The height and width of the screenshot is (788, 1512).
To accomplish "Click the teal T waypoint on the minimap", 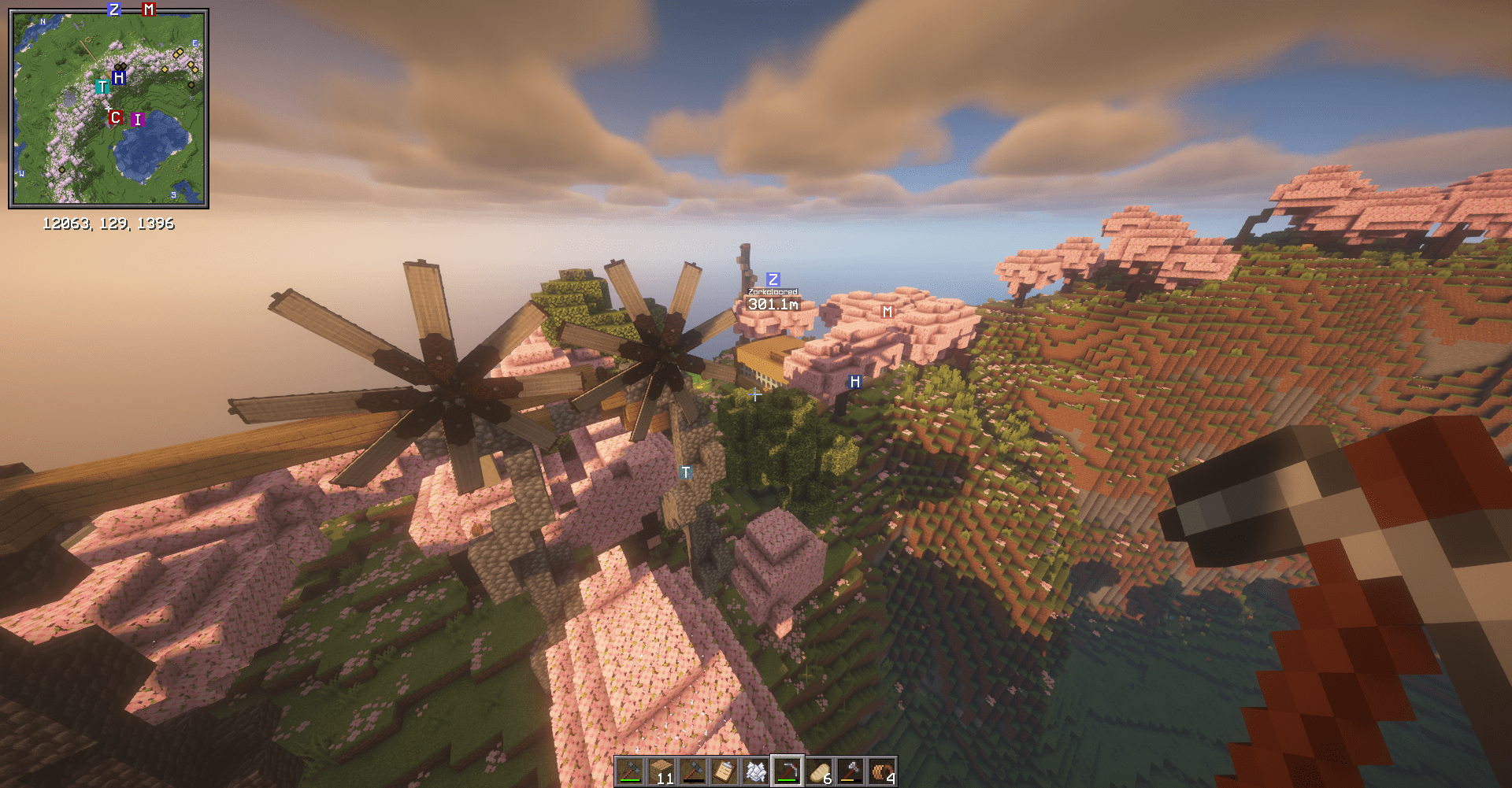I will (102, 87).
